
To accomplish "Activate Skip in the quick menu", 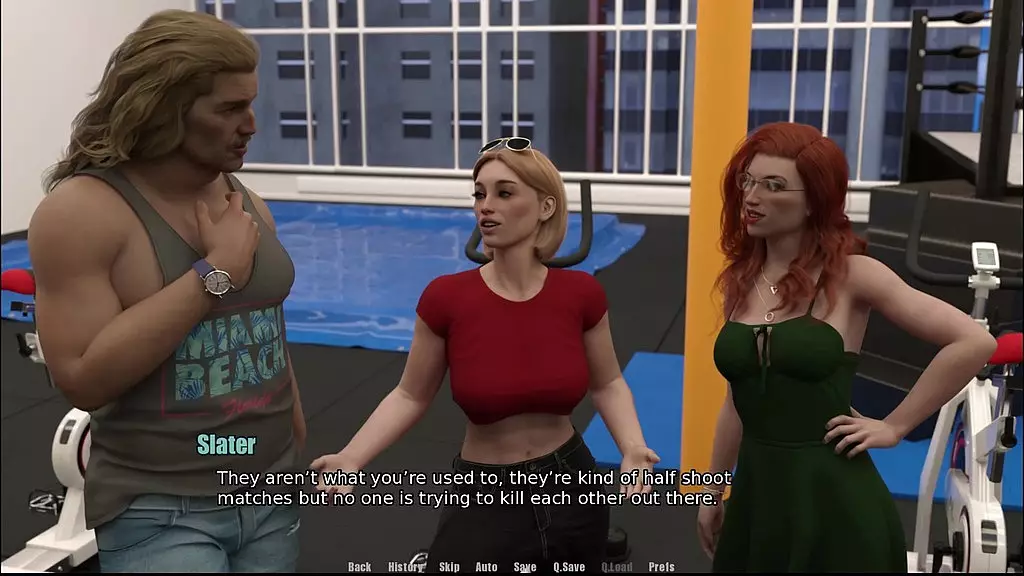I will pos(449,567).
